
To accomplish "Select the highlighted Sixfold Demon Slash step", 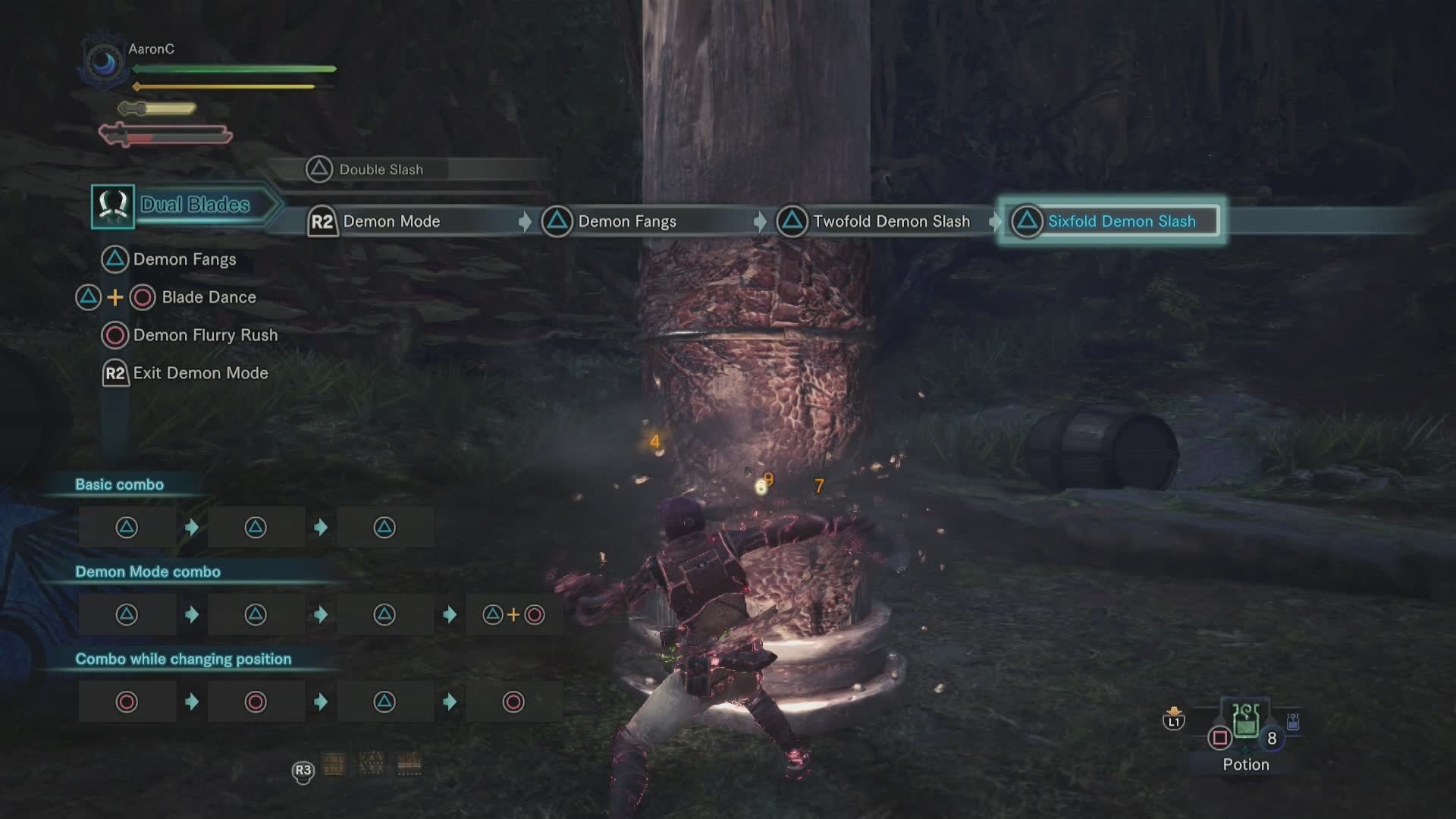I will coord(1109,221).
